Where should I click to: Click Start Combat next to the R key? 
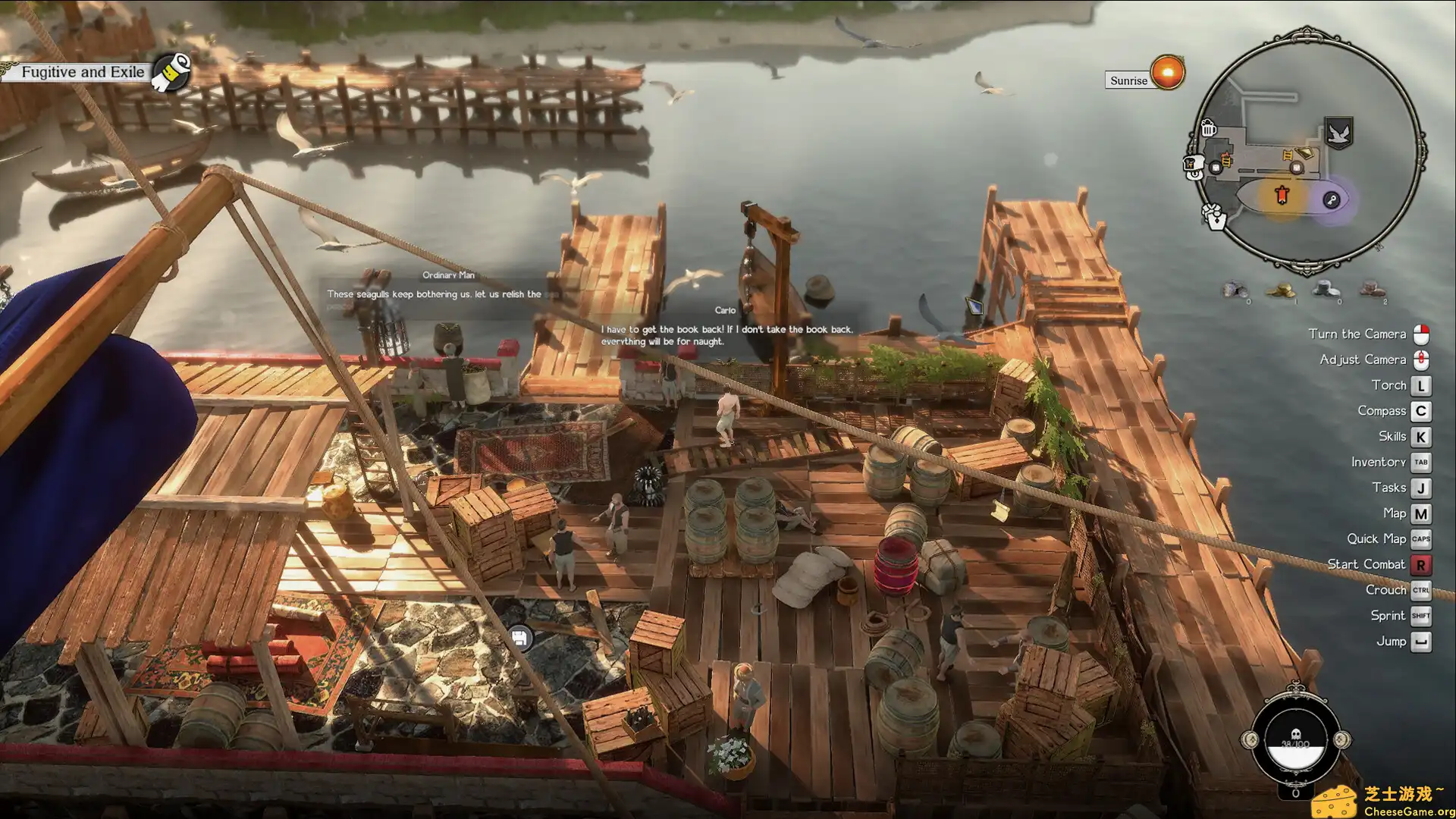click(x=1421, y=564)
